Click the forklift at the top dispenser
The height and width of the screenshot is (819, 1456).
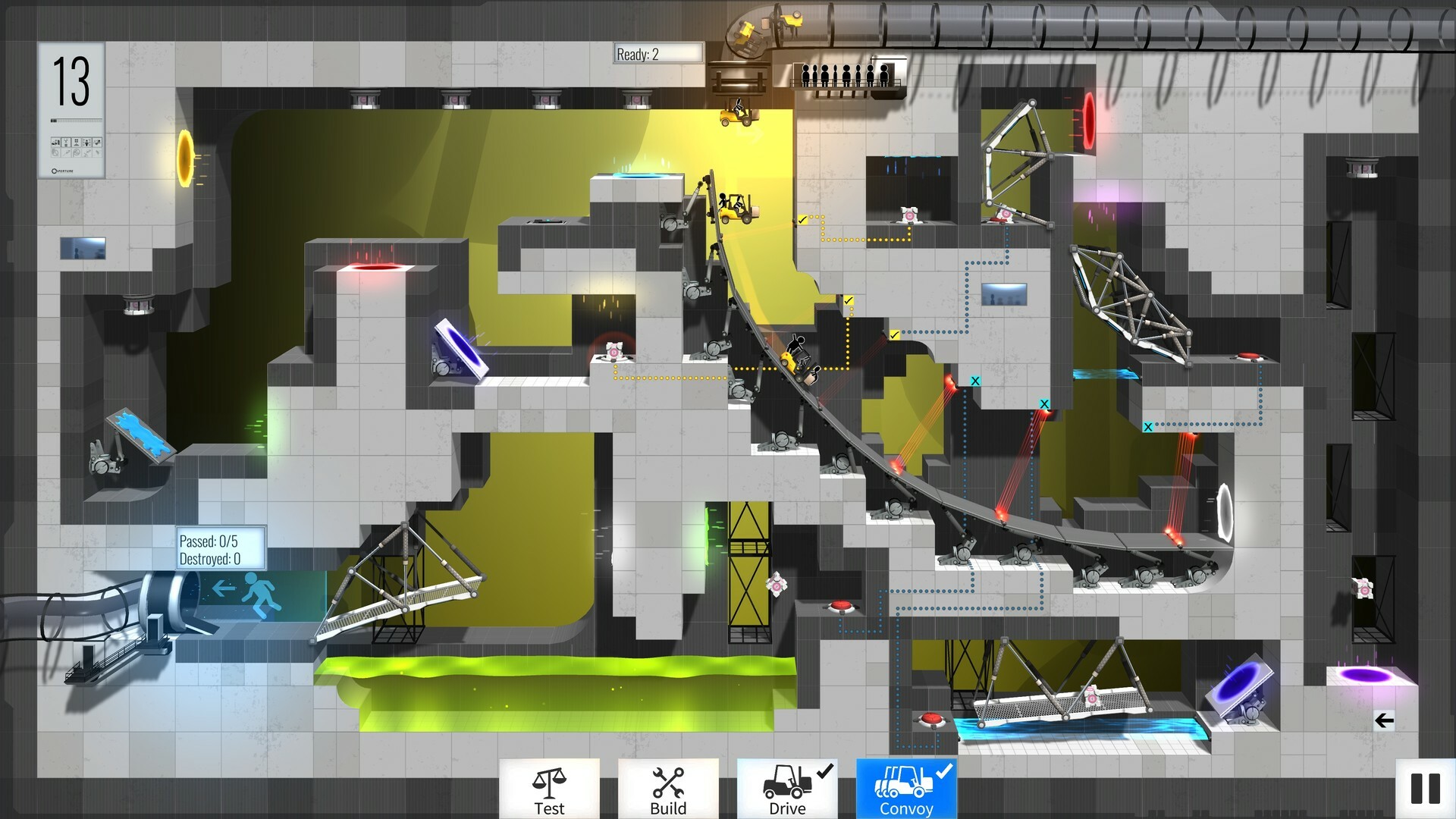pos(736,115)
